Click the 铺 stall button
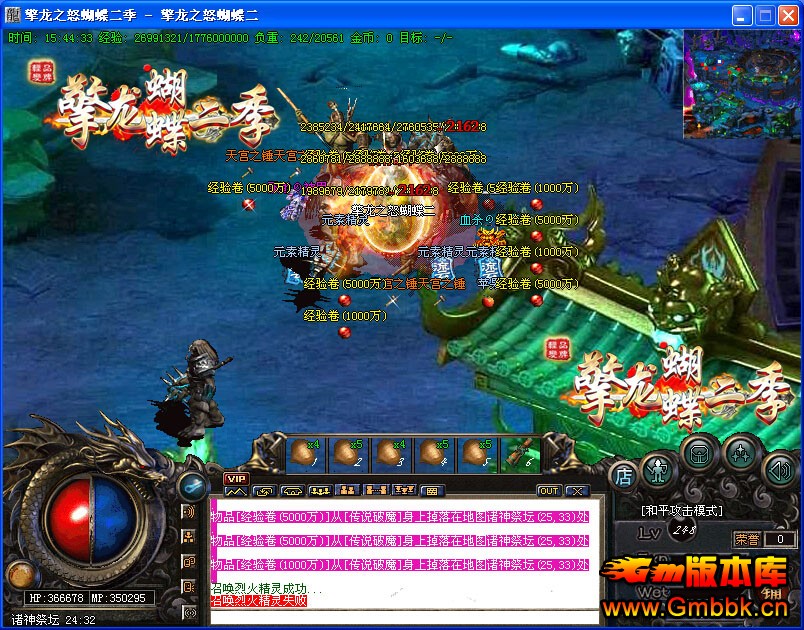Viewport: 804px width, 630px height. (x=772, y=592)
